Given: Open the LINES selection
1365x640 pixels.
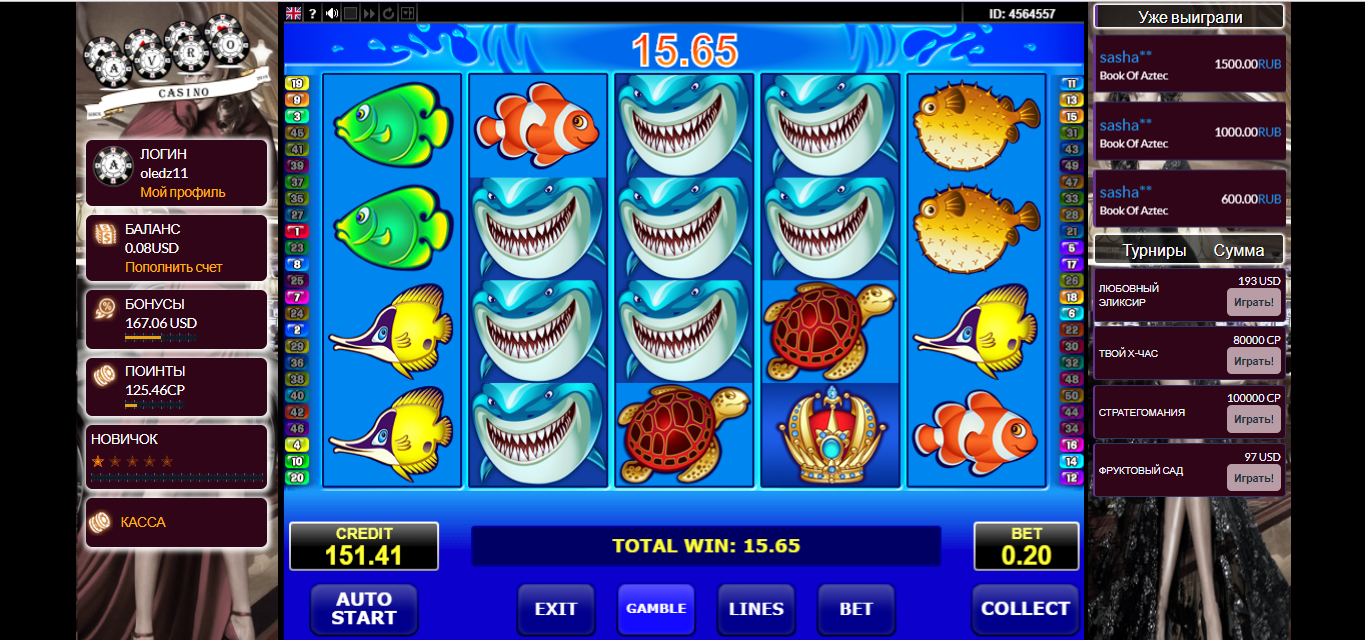Looking at the screenshot, I should click(x=756, y=608).
